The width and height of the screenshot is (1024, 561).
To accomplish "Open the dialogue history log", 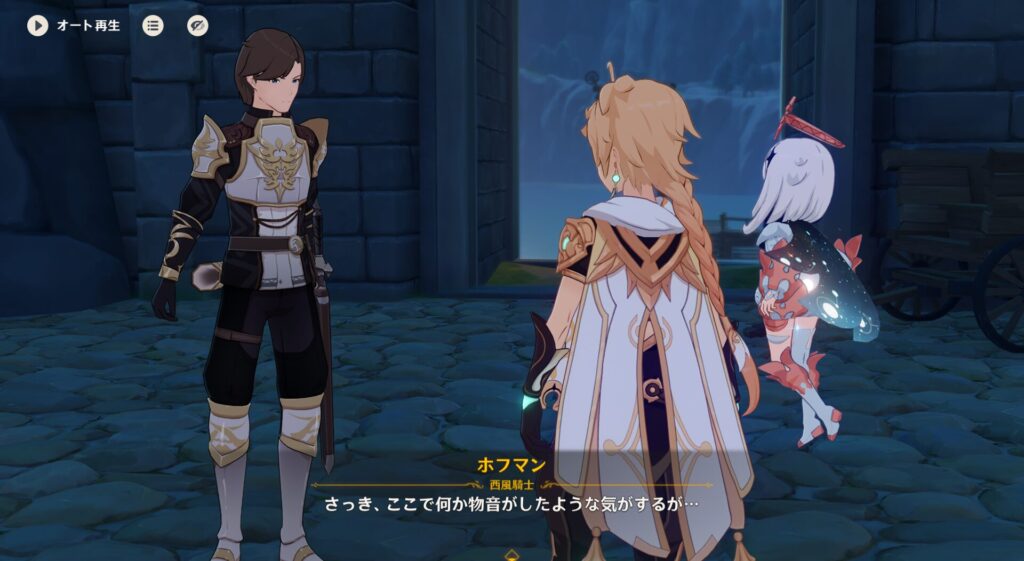I will [x=153, y=25].
